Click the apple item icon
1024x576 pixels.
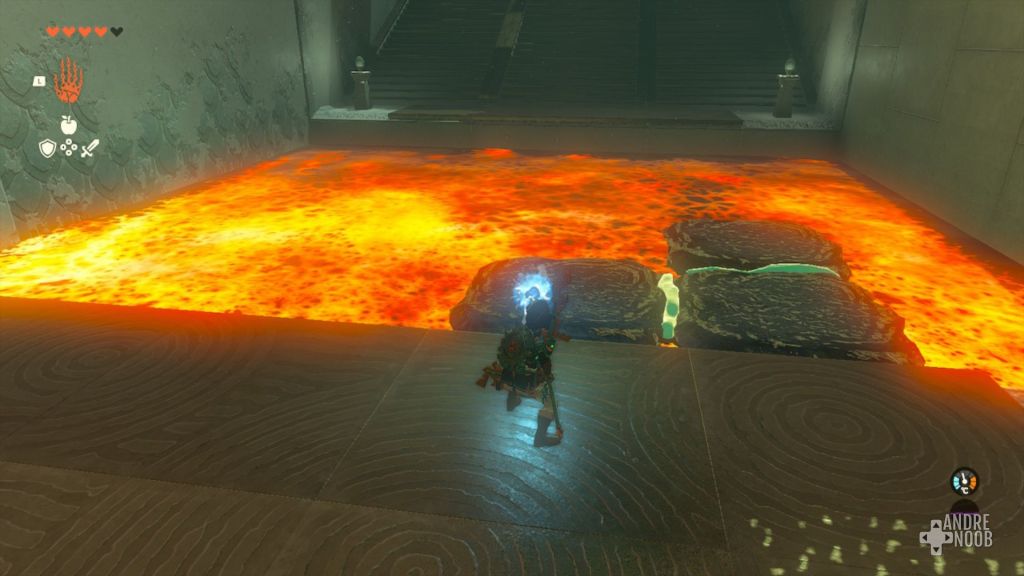68,125
